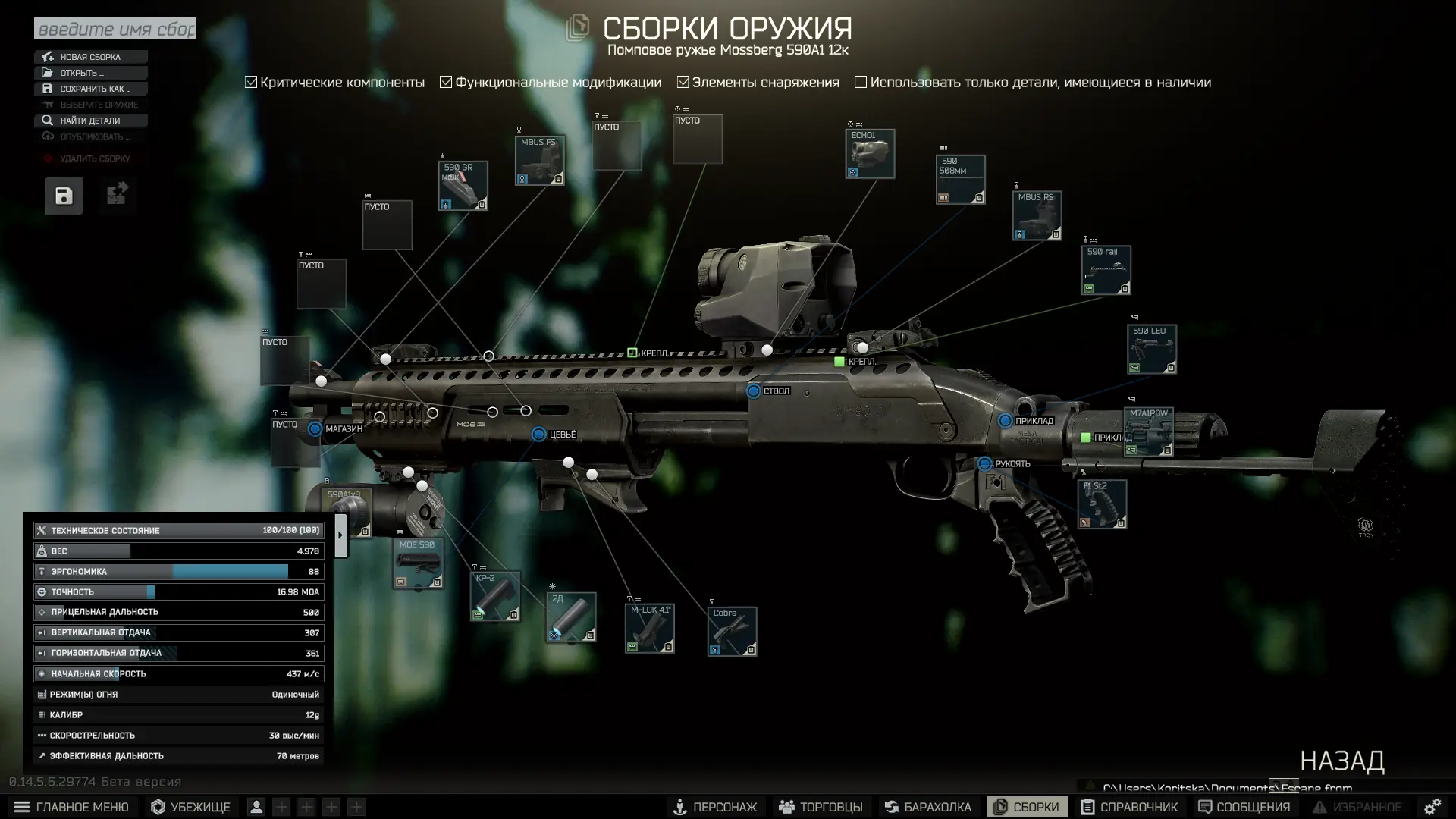Select the ECHO1 sight slot
Image resolution: width=1456 pixels, height=819 pixels.
pyautogui.click(x=870, y=154)
